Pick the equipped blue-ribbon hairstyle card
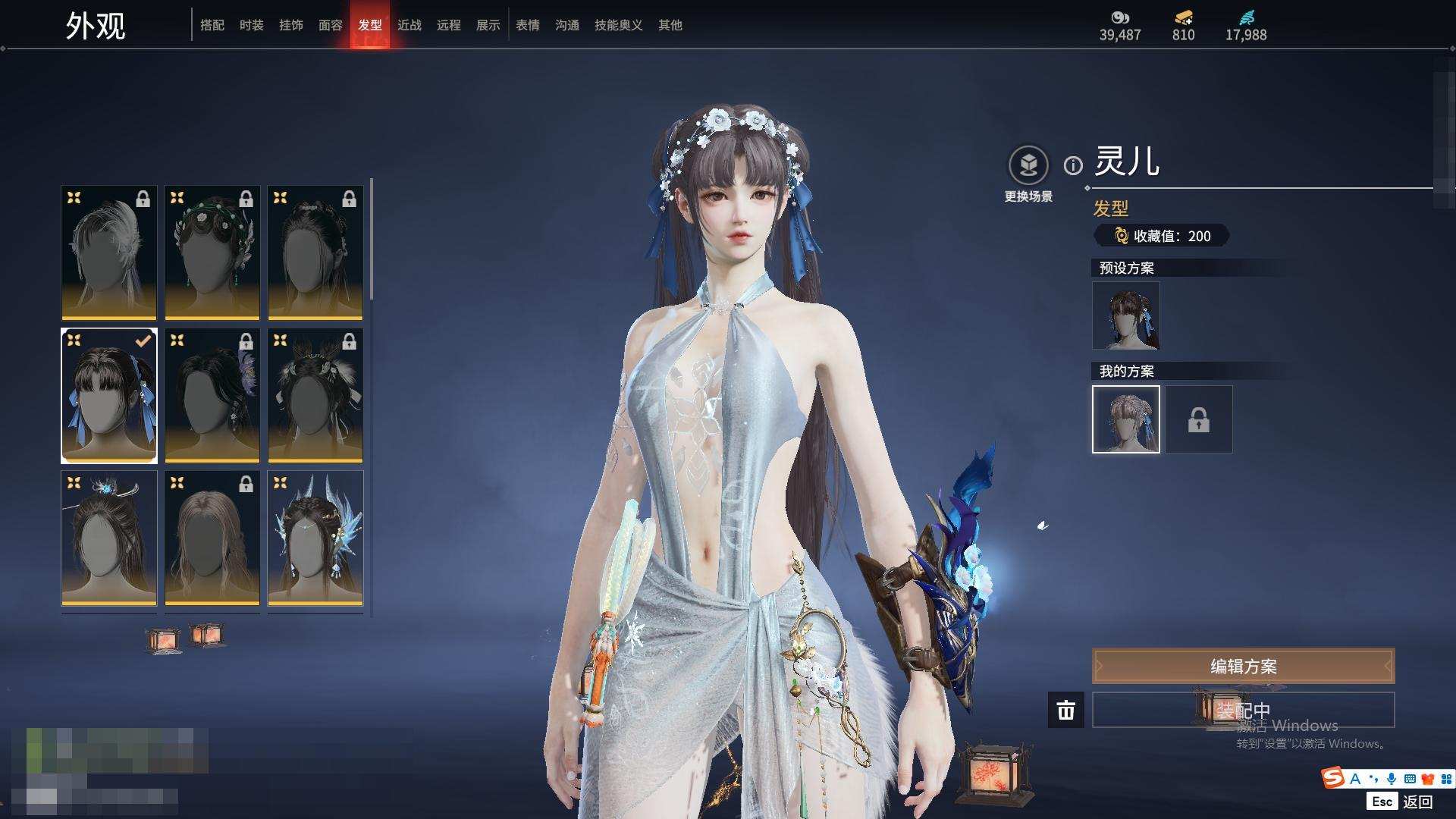This screenshot has width=1456, height=819. coord(109,395)
